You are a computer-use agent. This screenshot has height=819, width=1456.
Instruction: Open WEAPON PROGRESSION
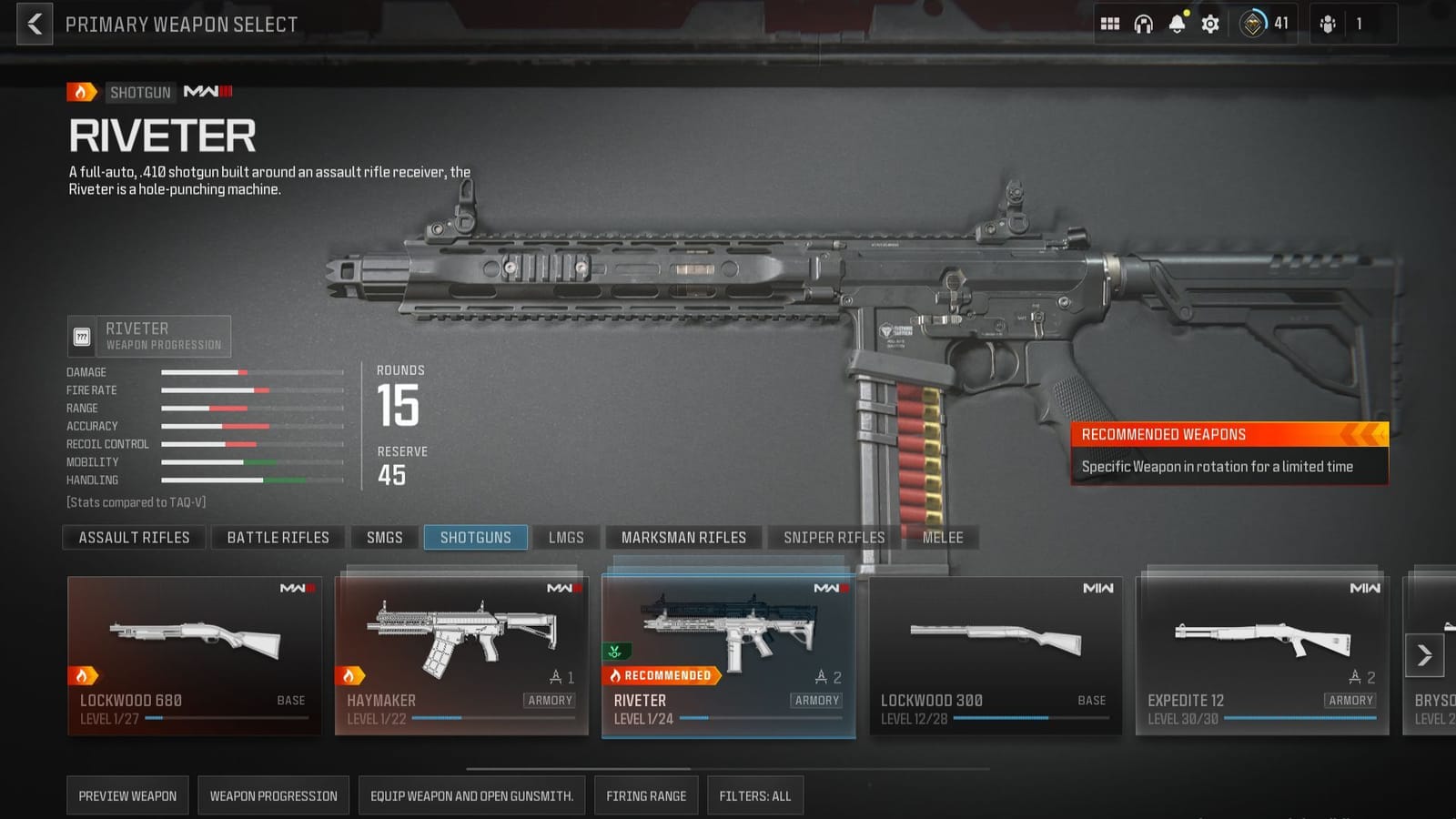(275, 794)
